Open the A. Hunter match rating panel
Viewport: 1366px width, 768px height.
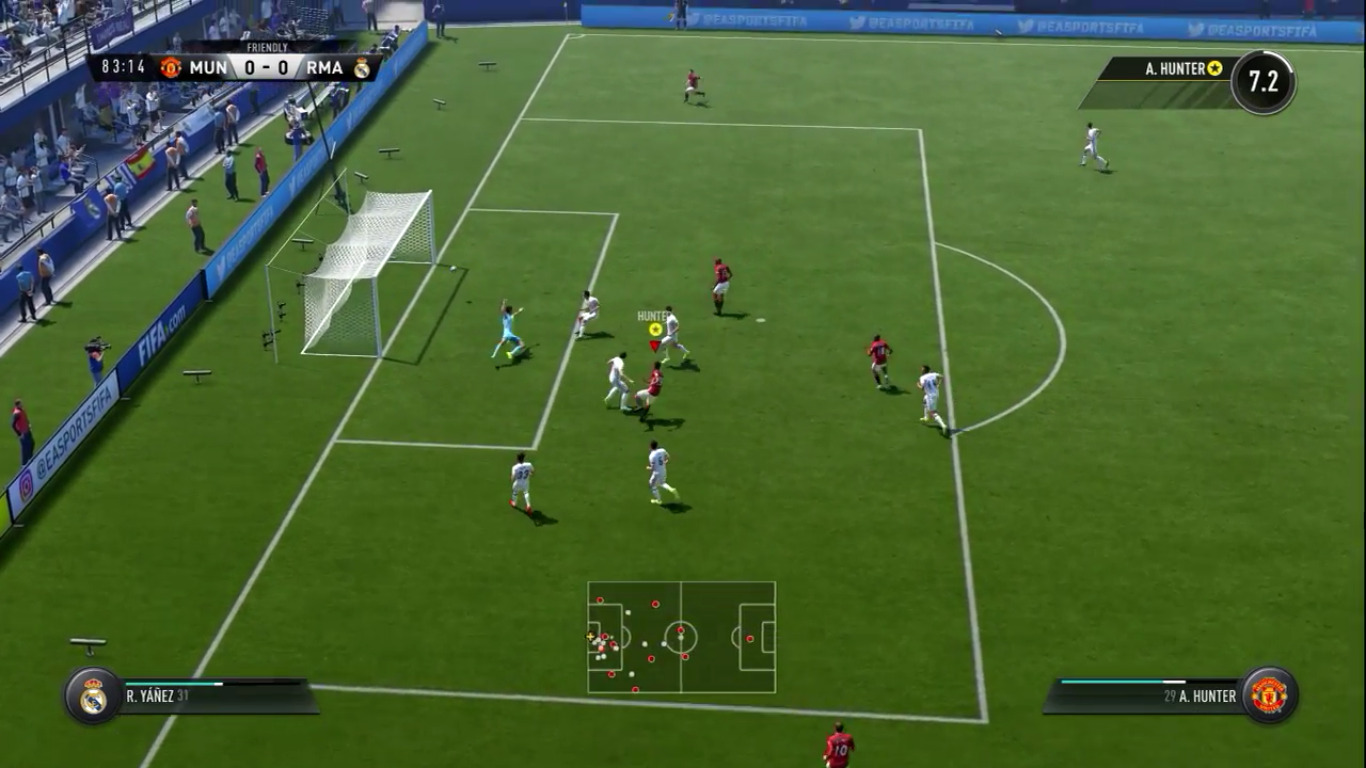point(1190,82)
